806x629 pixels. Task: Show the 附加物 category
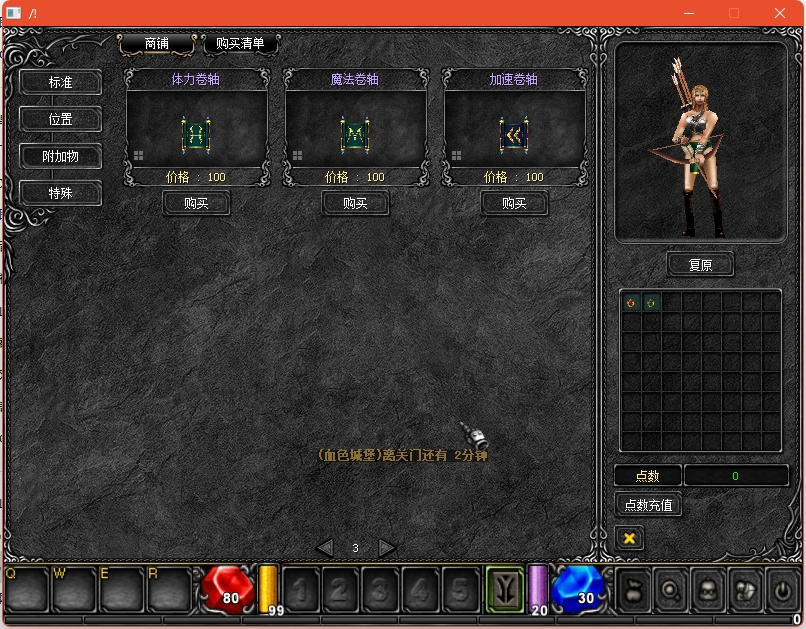click(61, 156)
